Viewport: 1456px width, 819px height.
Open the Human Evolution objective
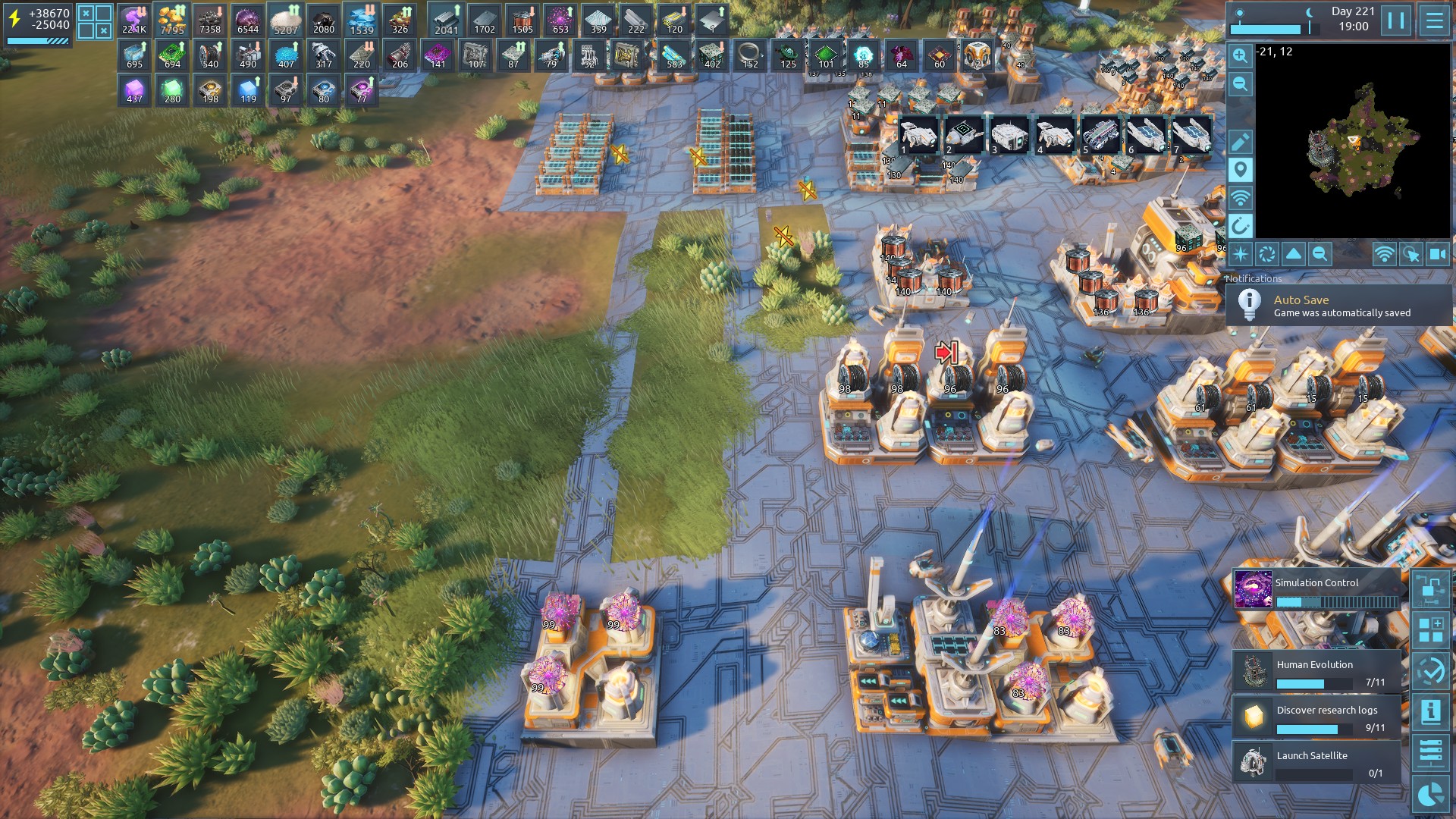[1317, 672]
